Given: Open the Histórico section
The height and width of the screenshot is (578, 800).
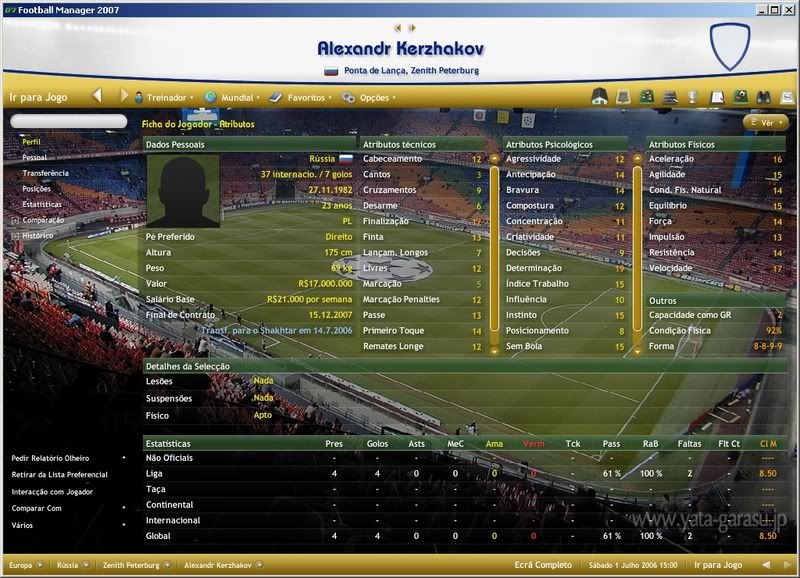Looking at the screenshot, I should click(38, 235).
